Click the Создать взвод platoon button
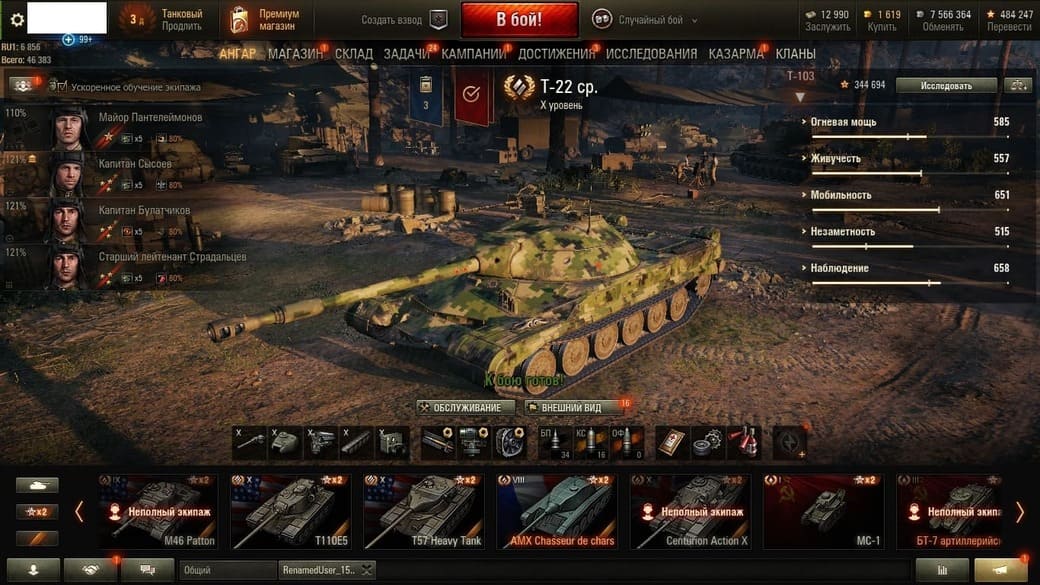Viewport: 1040px width, 585px height. [x=405, y=20]
